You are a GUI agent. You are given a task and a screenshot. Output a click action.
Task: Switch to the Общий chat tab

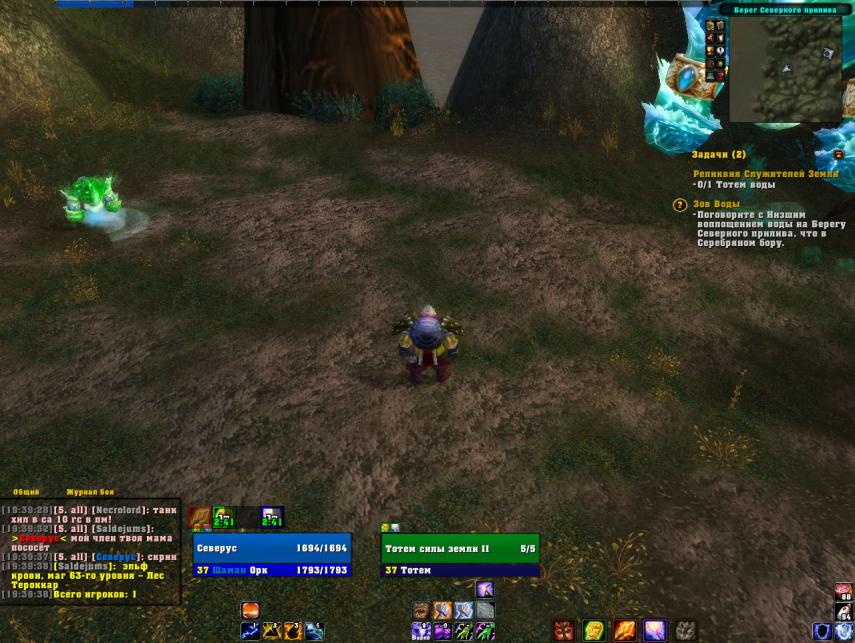[x=27, y=492]
